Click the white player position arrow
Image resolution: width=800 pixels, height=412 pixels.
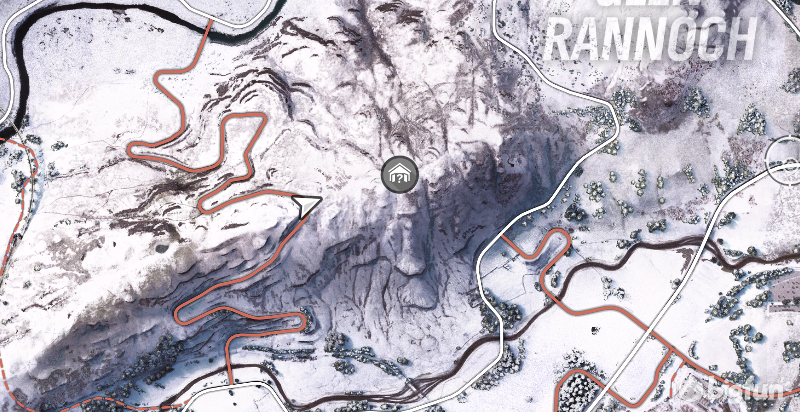(x=307, y=206)
